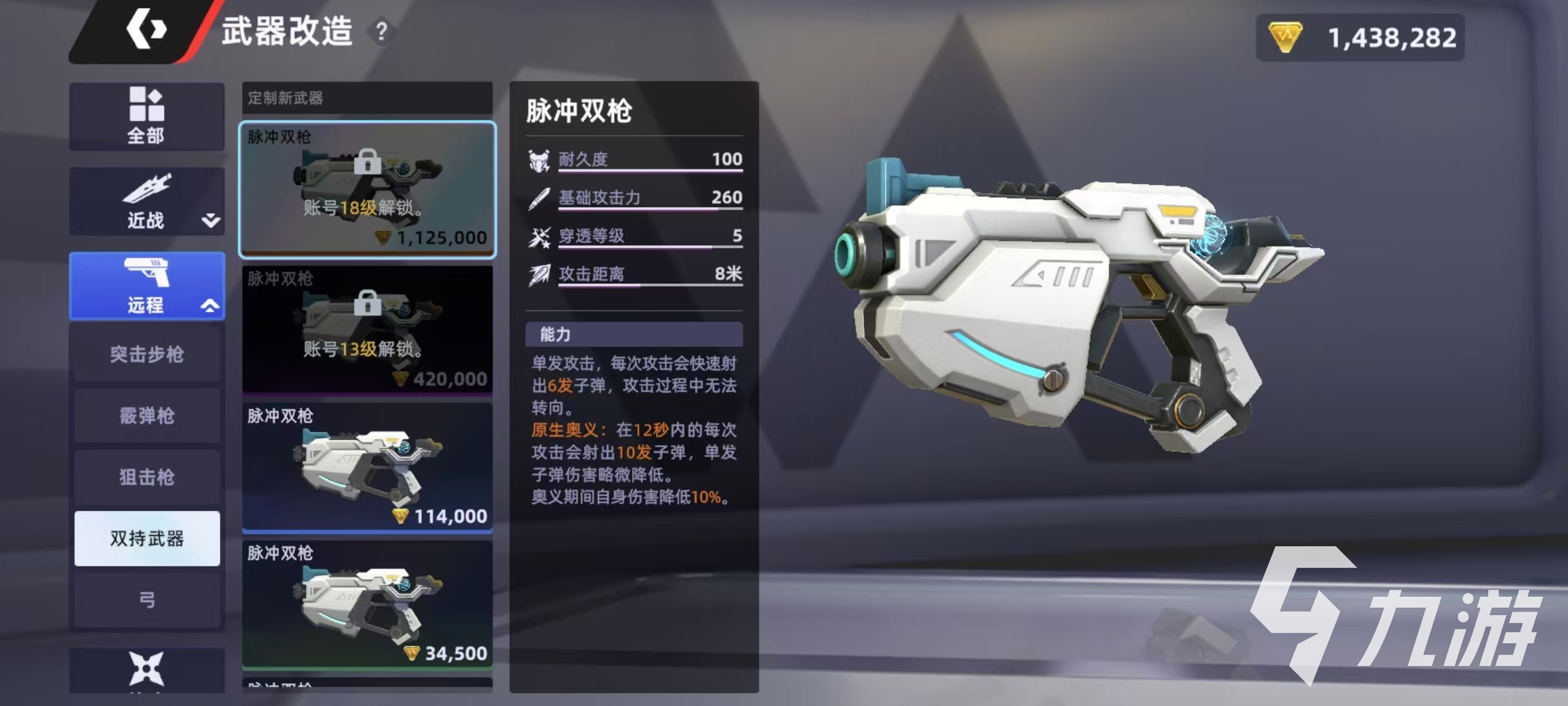Open the 霰弹枪 weapon list
1568x706 pixels.
coord(147,416)
